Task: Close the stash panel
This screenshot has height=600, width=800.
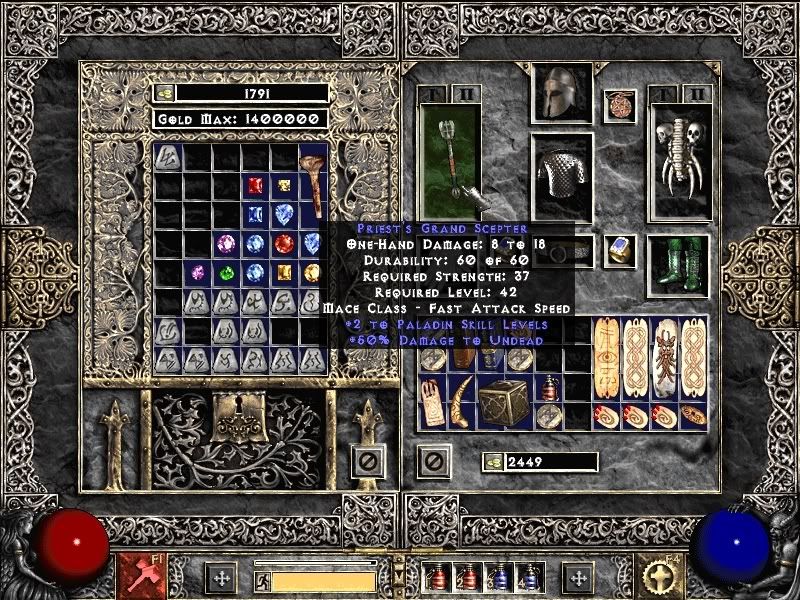Action: tap(369, 462)
